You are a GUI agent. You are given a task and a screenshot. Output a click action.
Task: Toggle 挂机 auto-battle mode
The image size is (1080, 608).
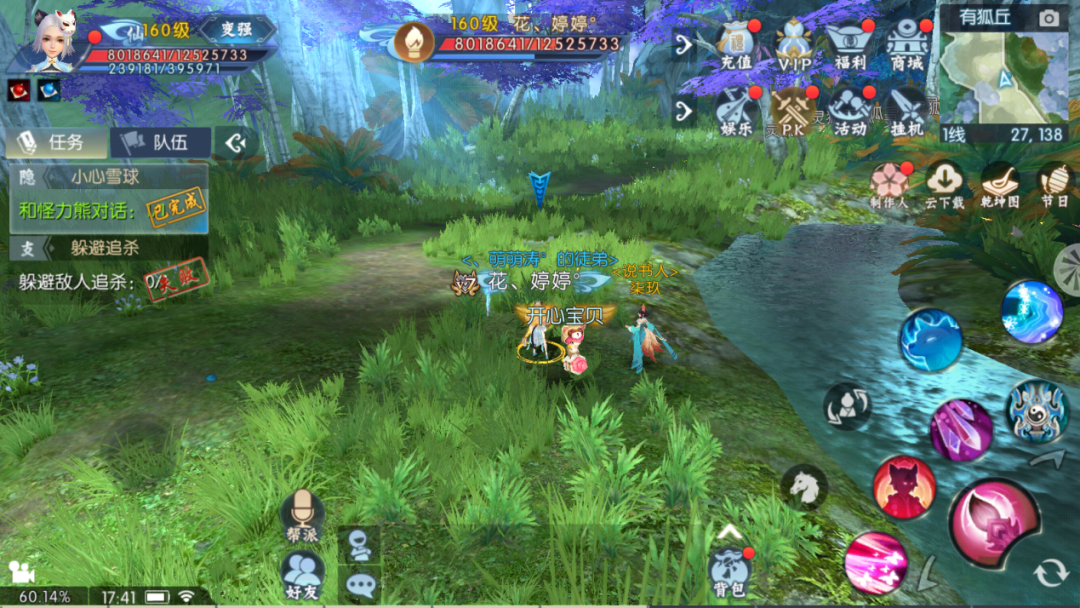[x=908, y=111]
